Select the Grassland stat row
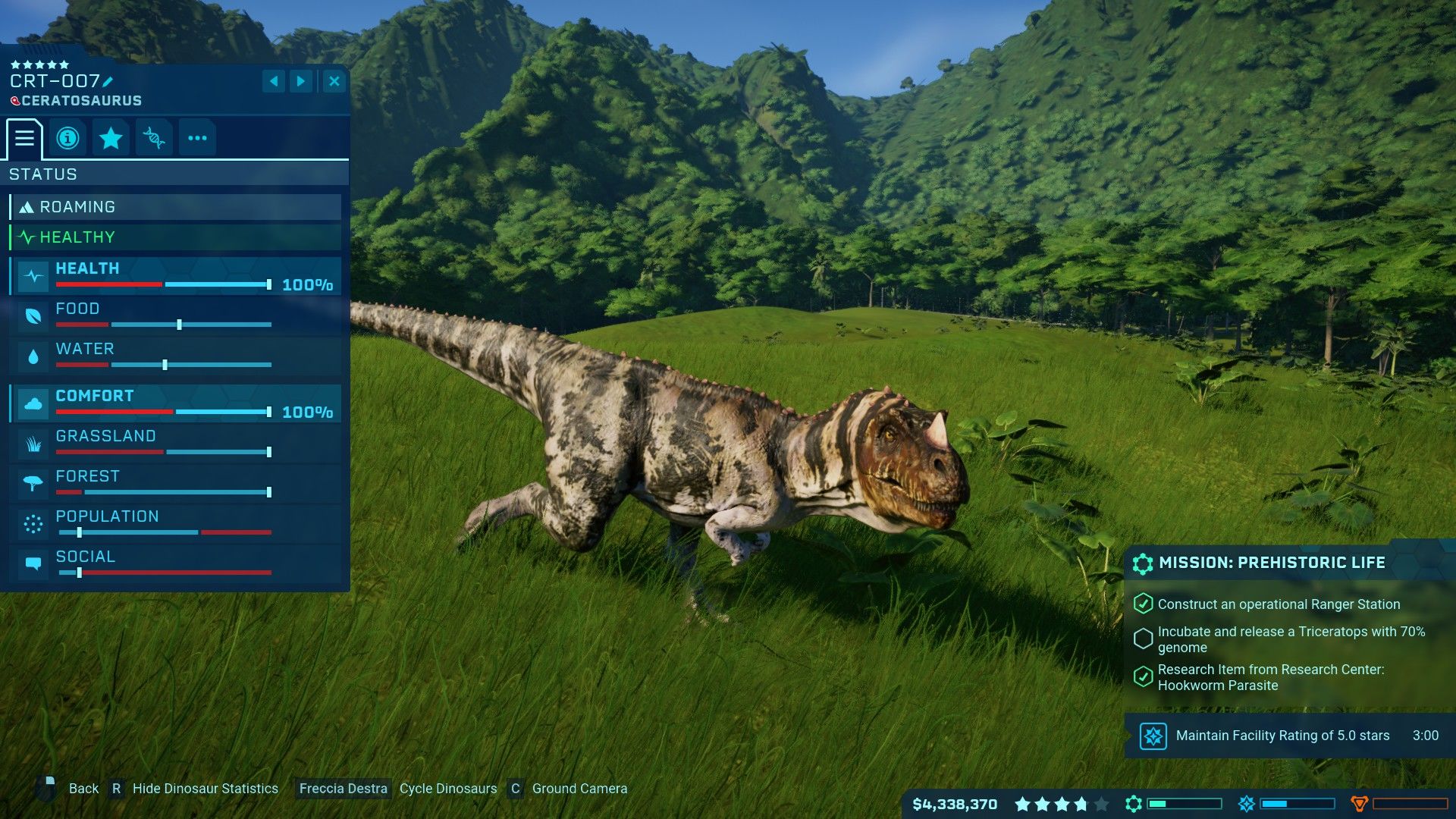Image resolution: width=1456 pixels, height=819 pixels. tap(175, 444)
